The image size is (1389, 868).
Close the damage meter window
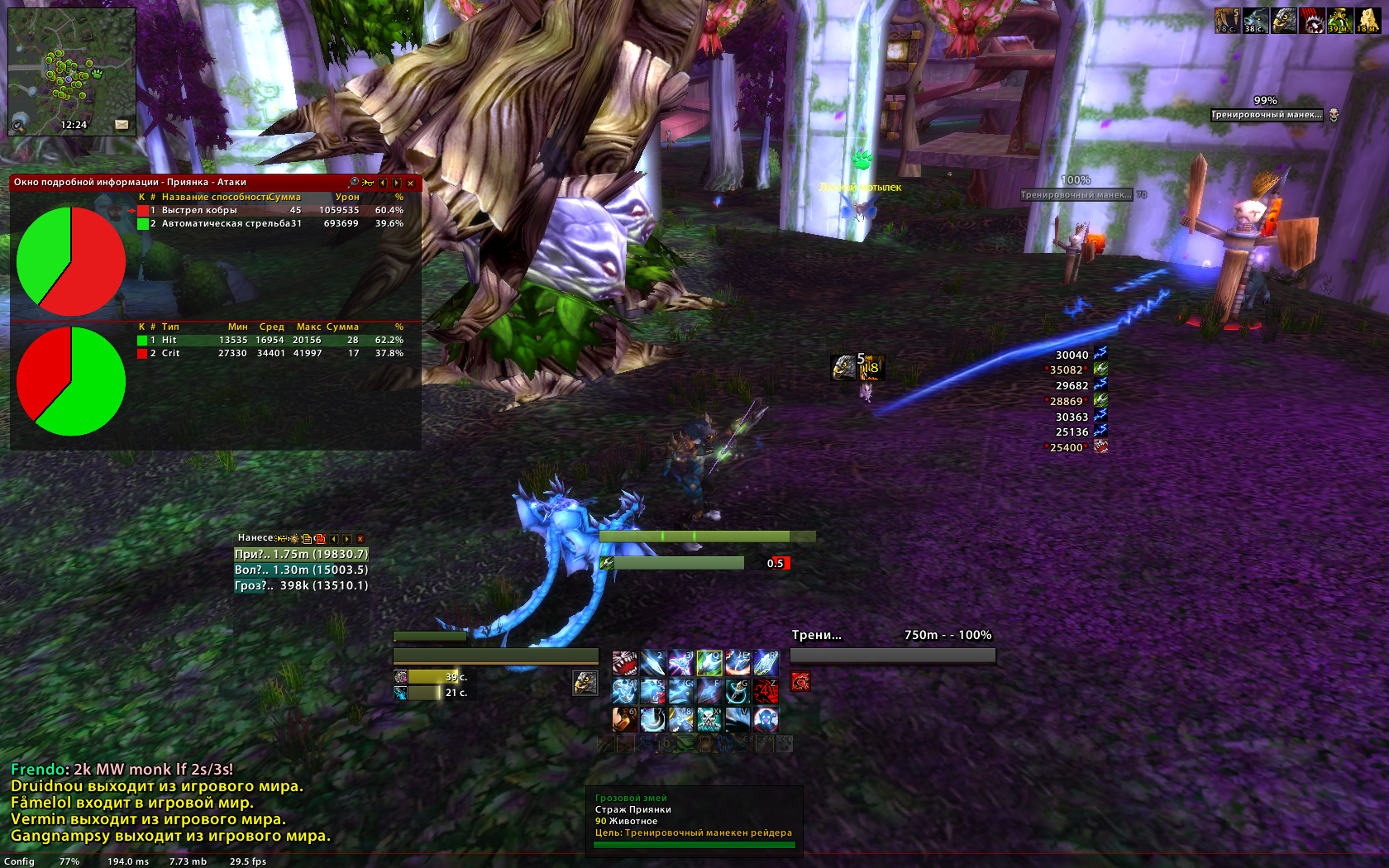[x=360, y=539]
